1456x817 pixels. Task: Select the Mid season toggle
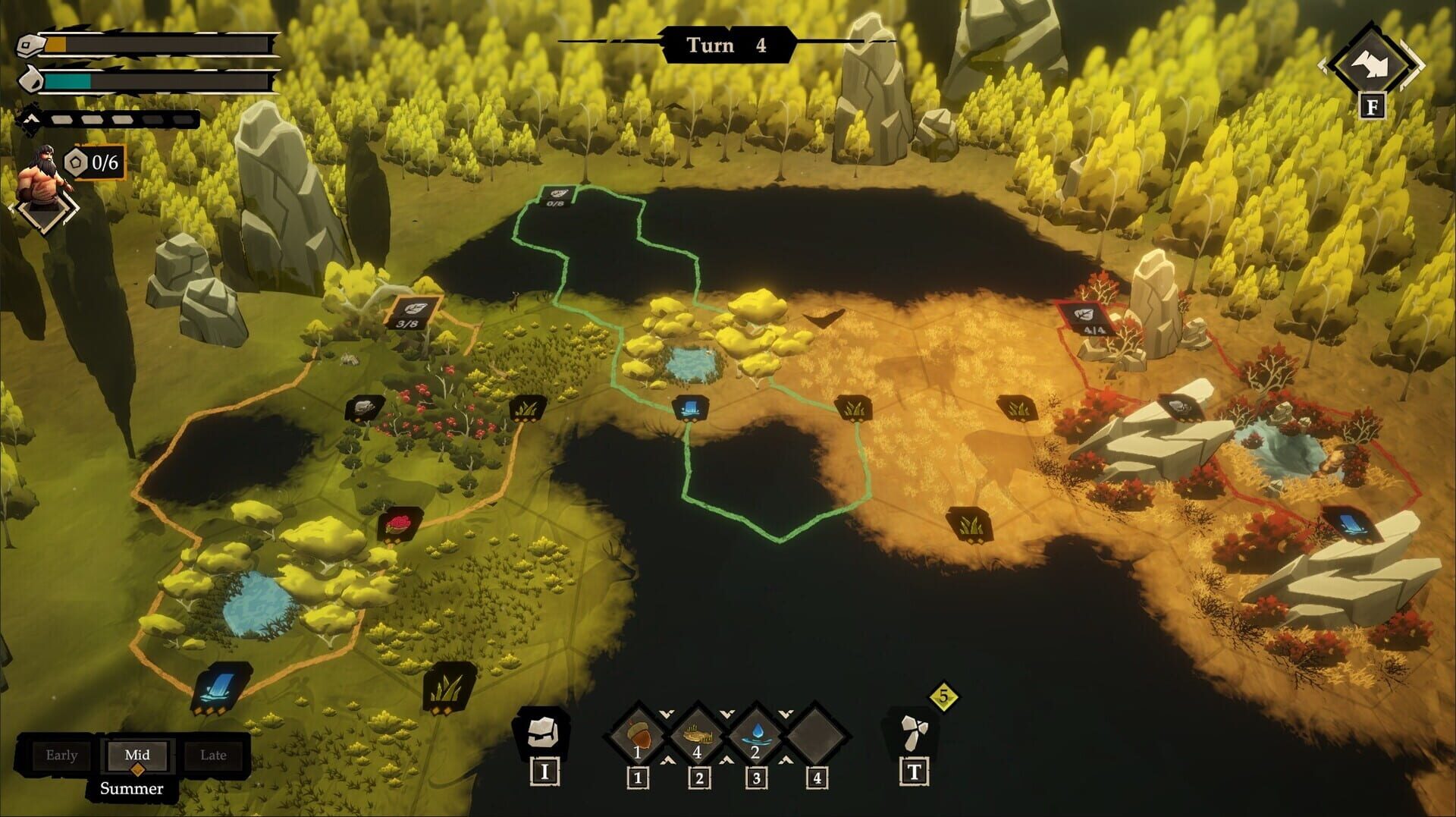[x=137, y=755]
